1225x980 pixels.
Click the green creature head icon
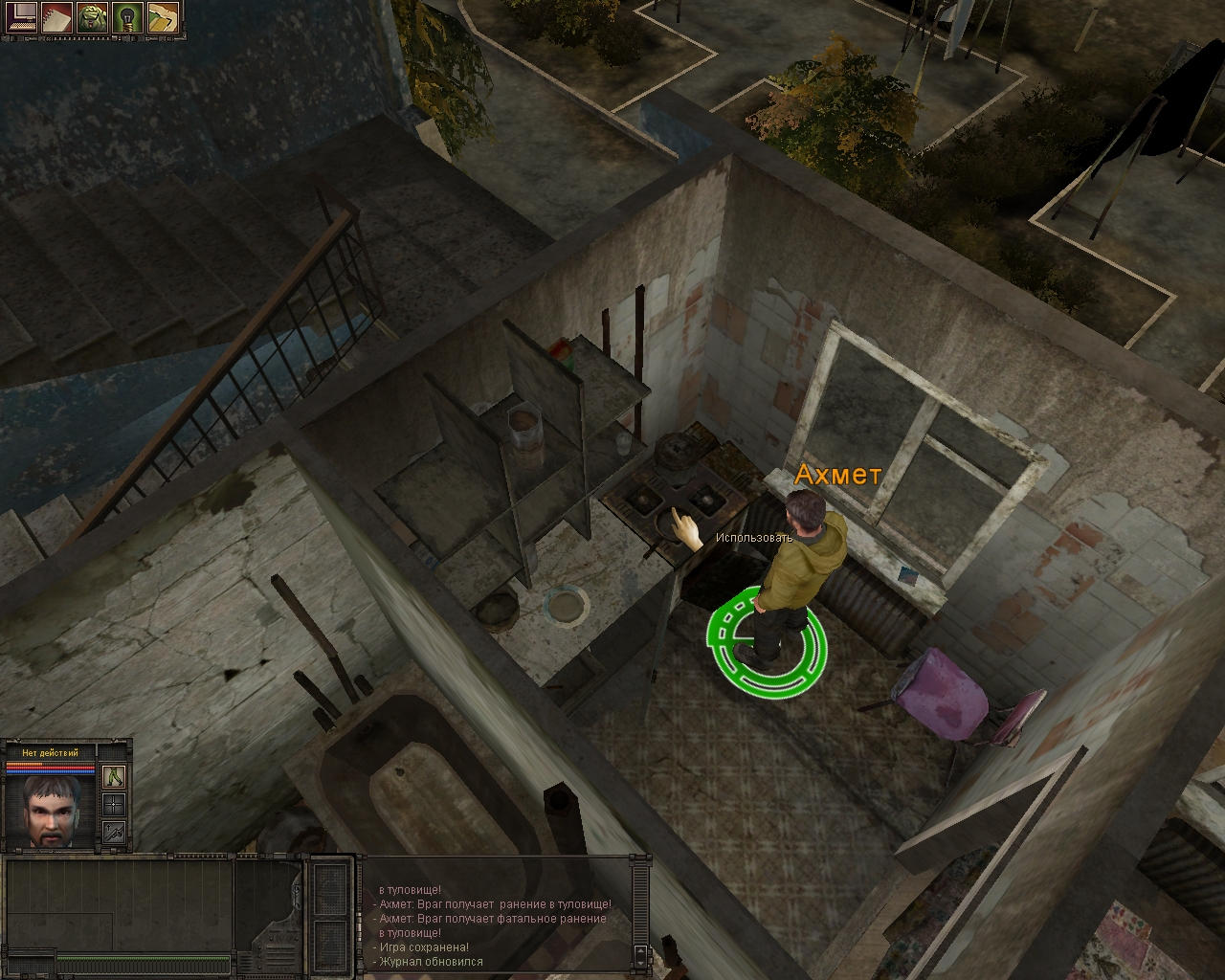tap(92, 17)
